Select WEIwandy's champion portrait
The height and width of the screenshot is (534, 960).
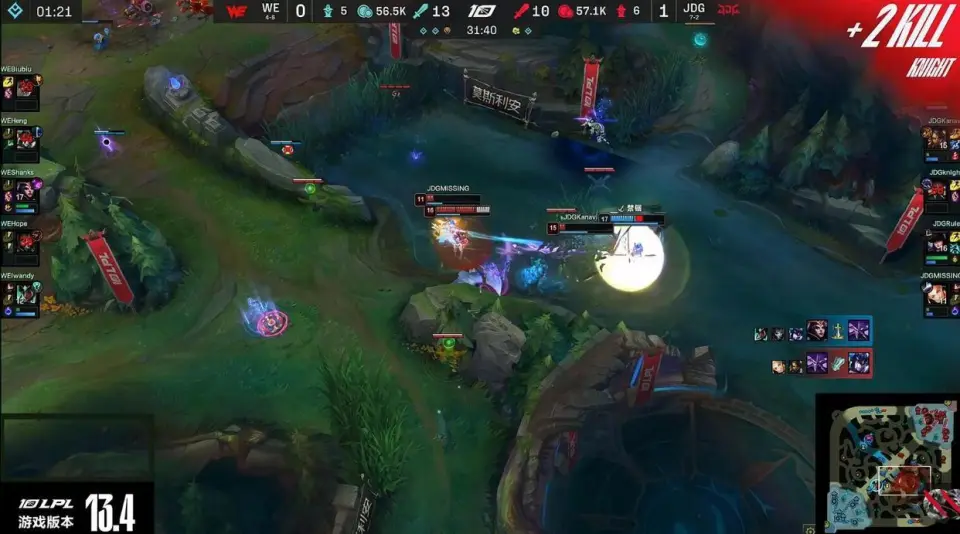[x=26, y=294]
